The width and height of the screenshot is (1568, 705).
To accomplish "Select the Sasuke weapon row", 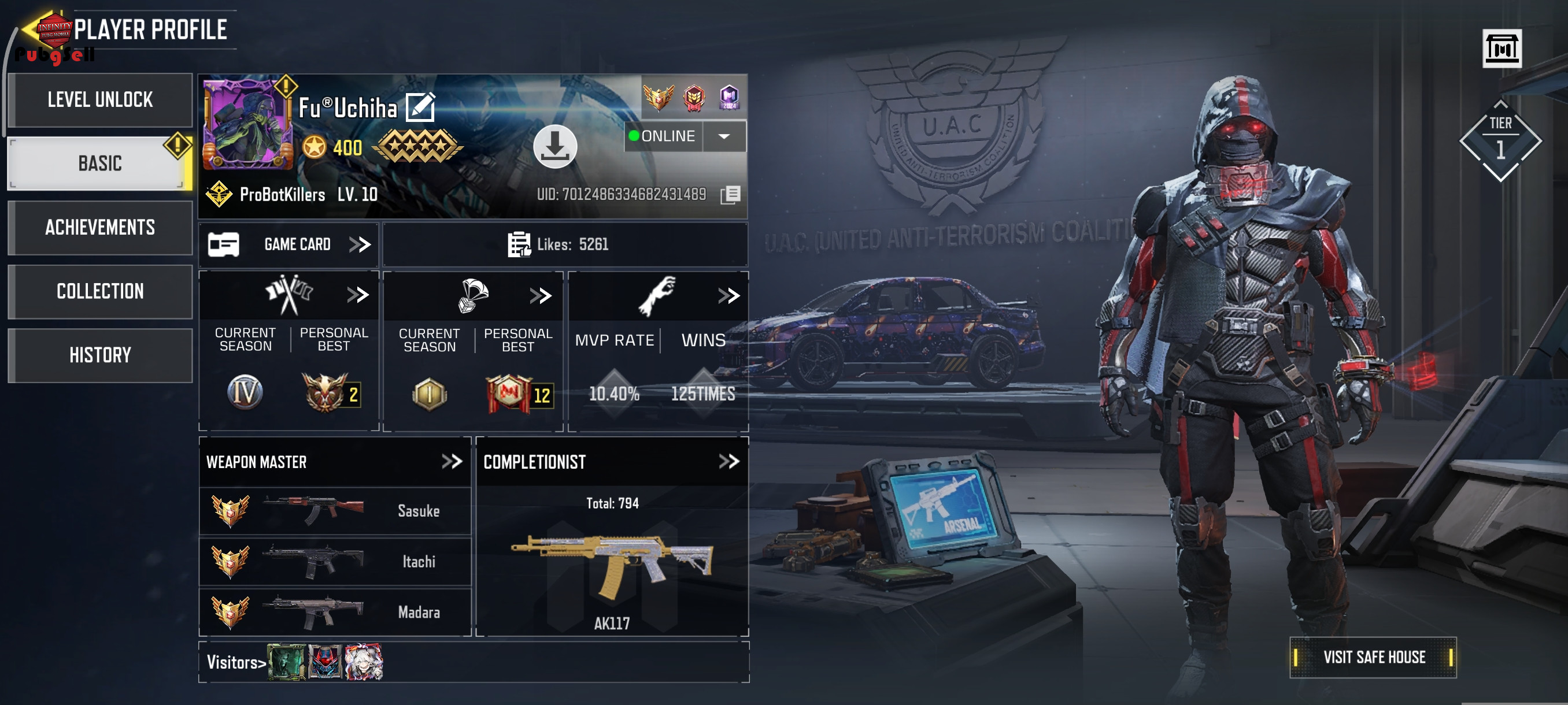I will point(335,510).
